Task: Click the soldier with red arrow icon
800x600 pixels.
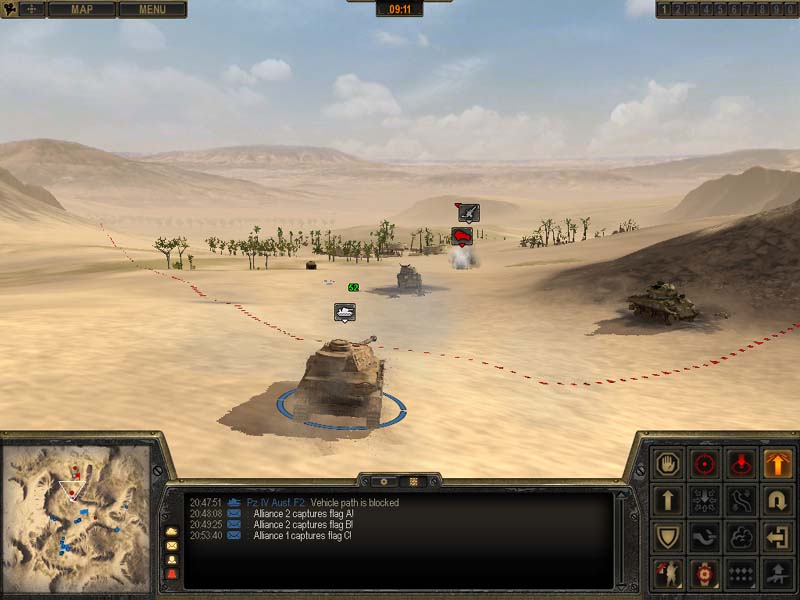Action: (667, 574)
